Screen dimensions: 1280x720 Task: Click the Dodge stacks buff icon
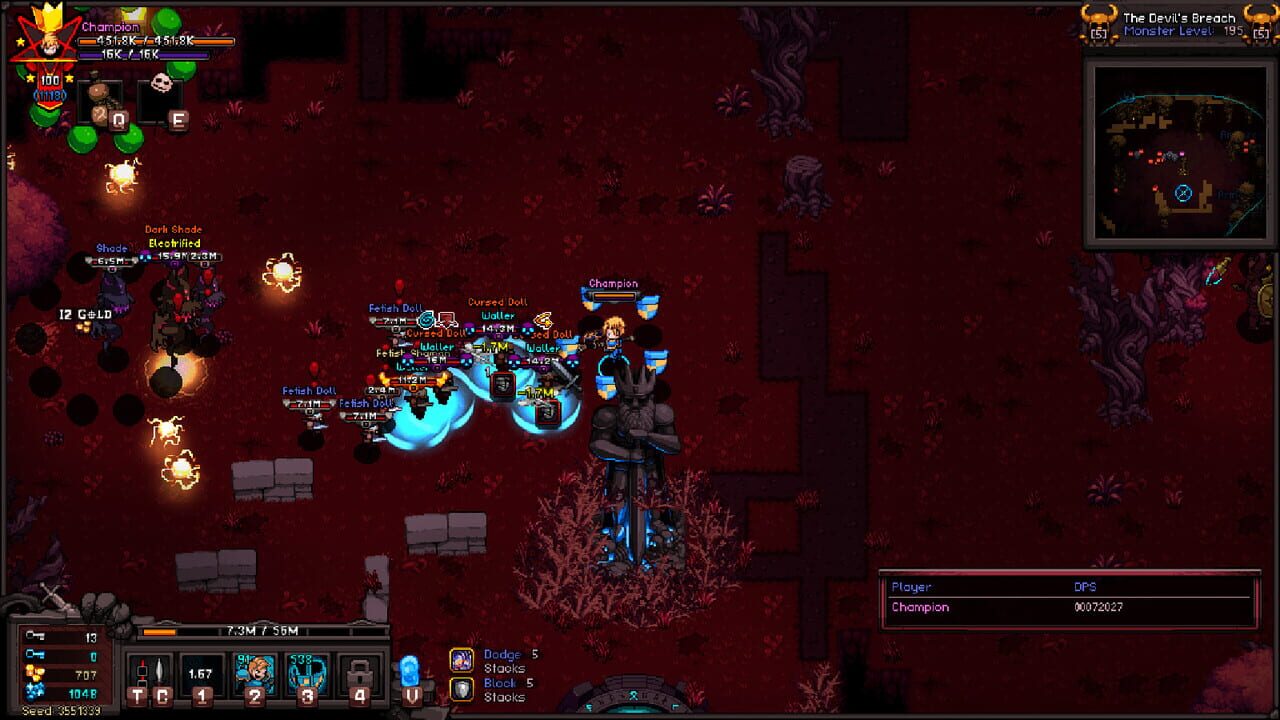pyautogui.click(x=462, y=661)
